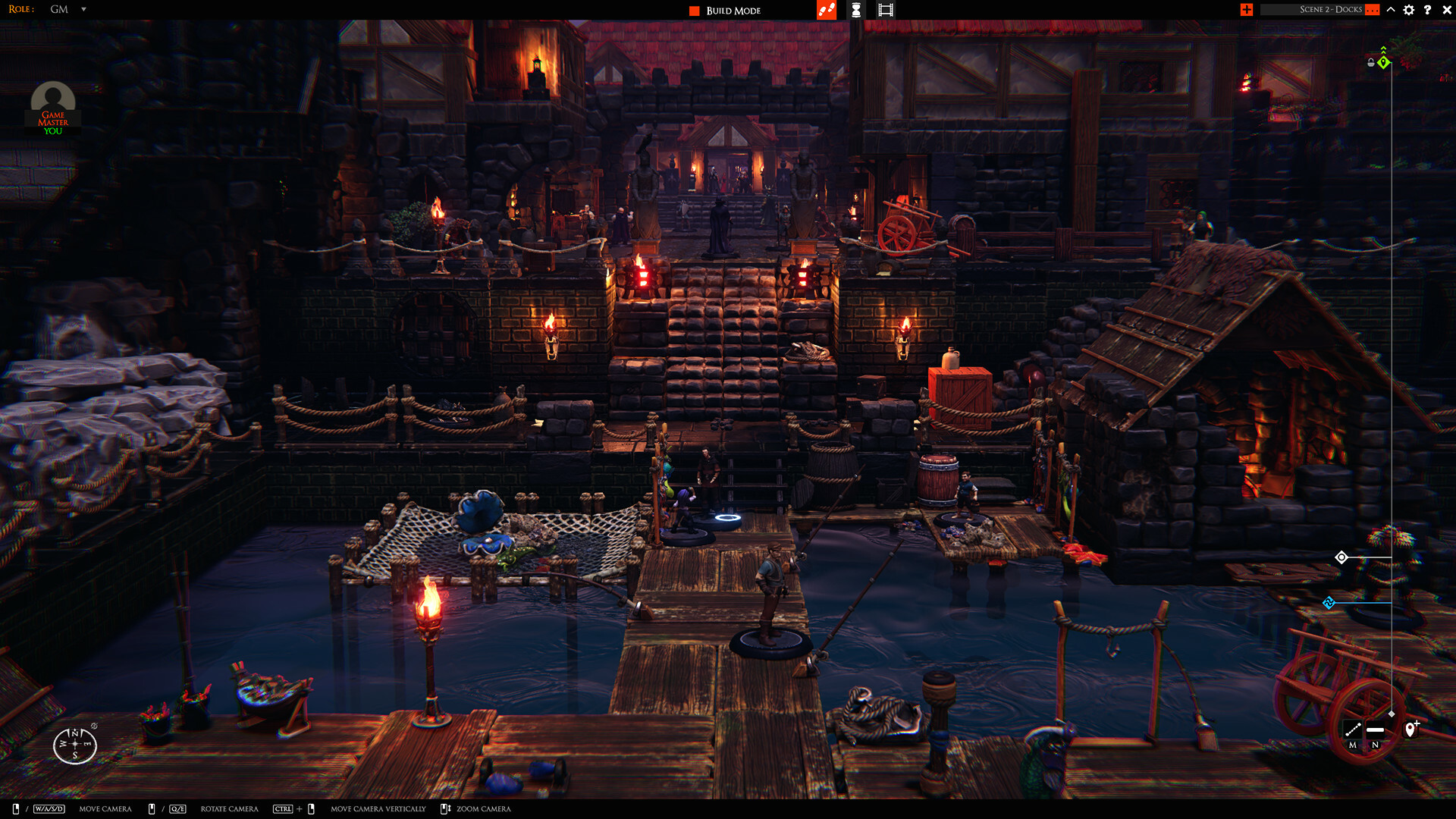This screenshot has width=1456, height=819.
Task: Open the settings gear in the top bar
Action: tap(1408, 10)
